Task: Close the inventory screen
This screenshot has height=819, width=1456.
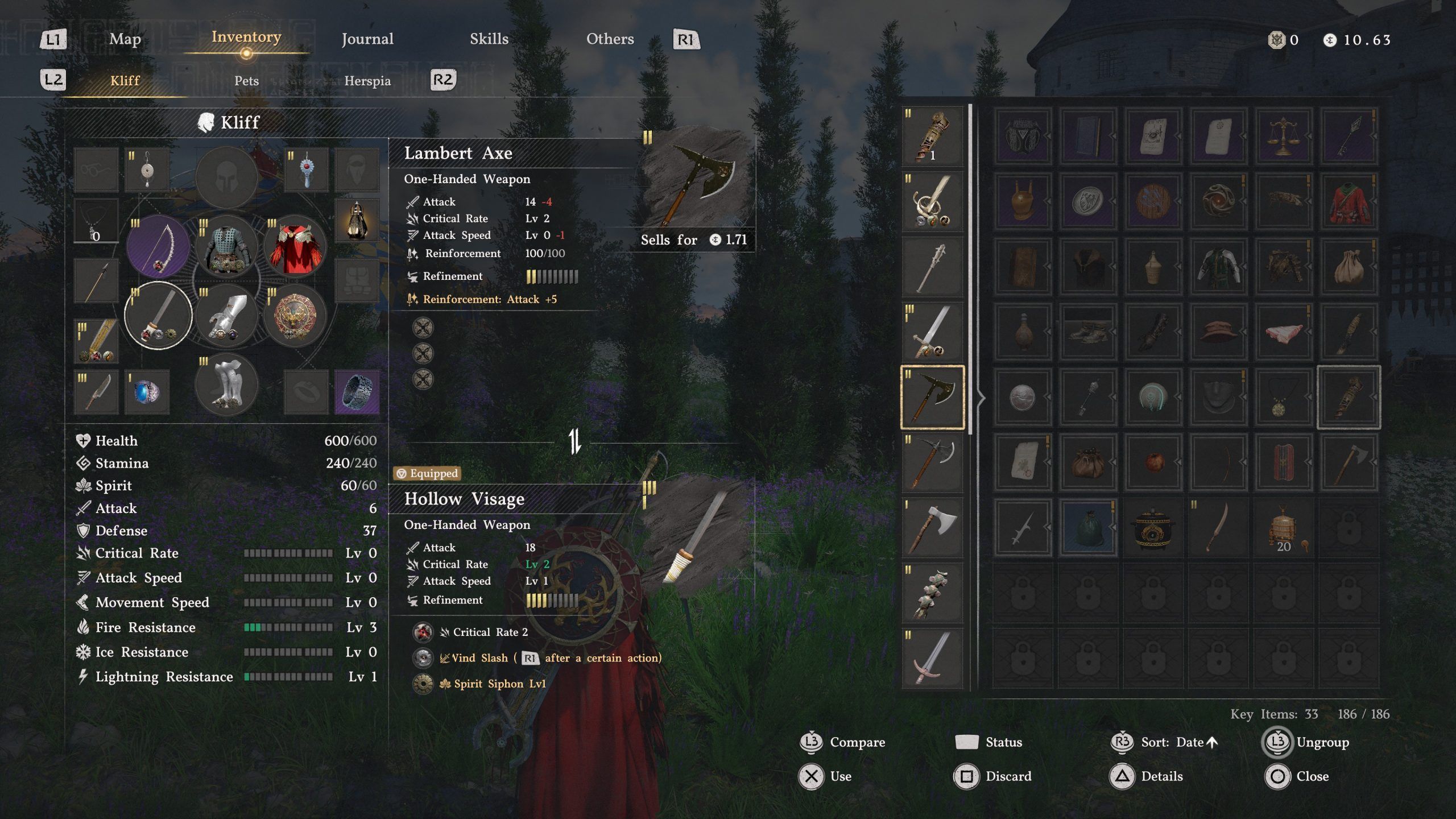Action: click(x=1312, y=776)
